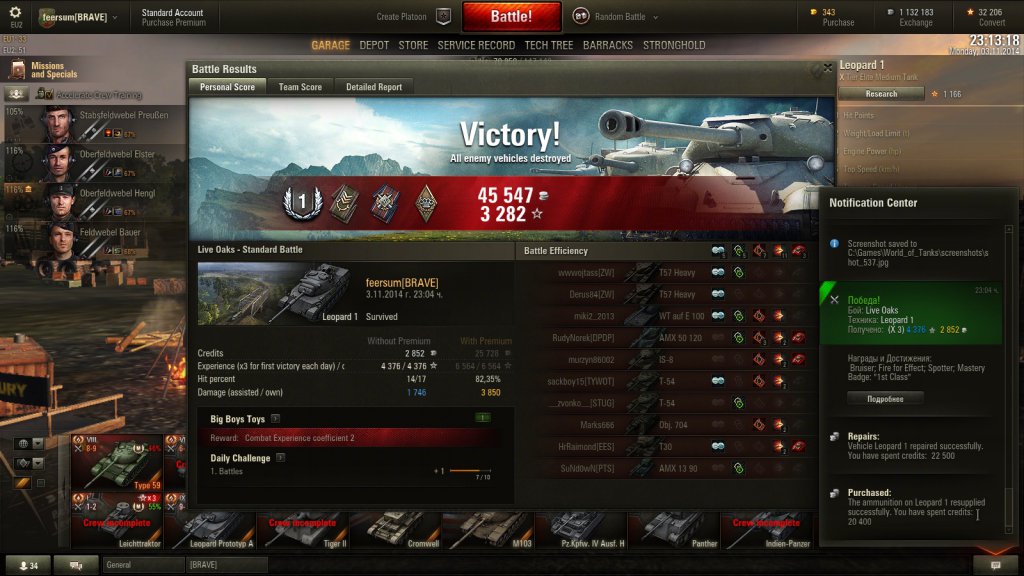This screenshot has width=1024, height=576.
Task: Go to the STORE section
Action: click(413, 45)
